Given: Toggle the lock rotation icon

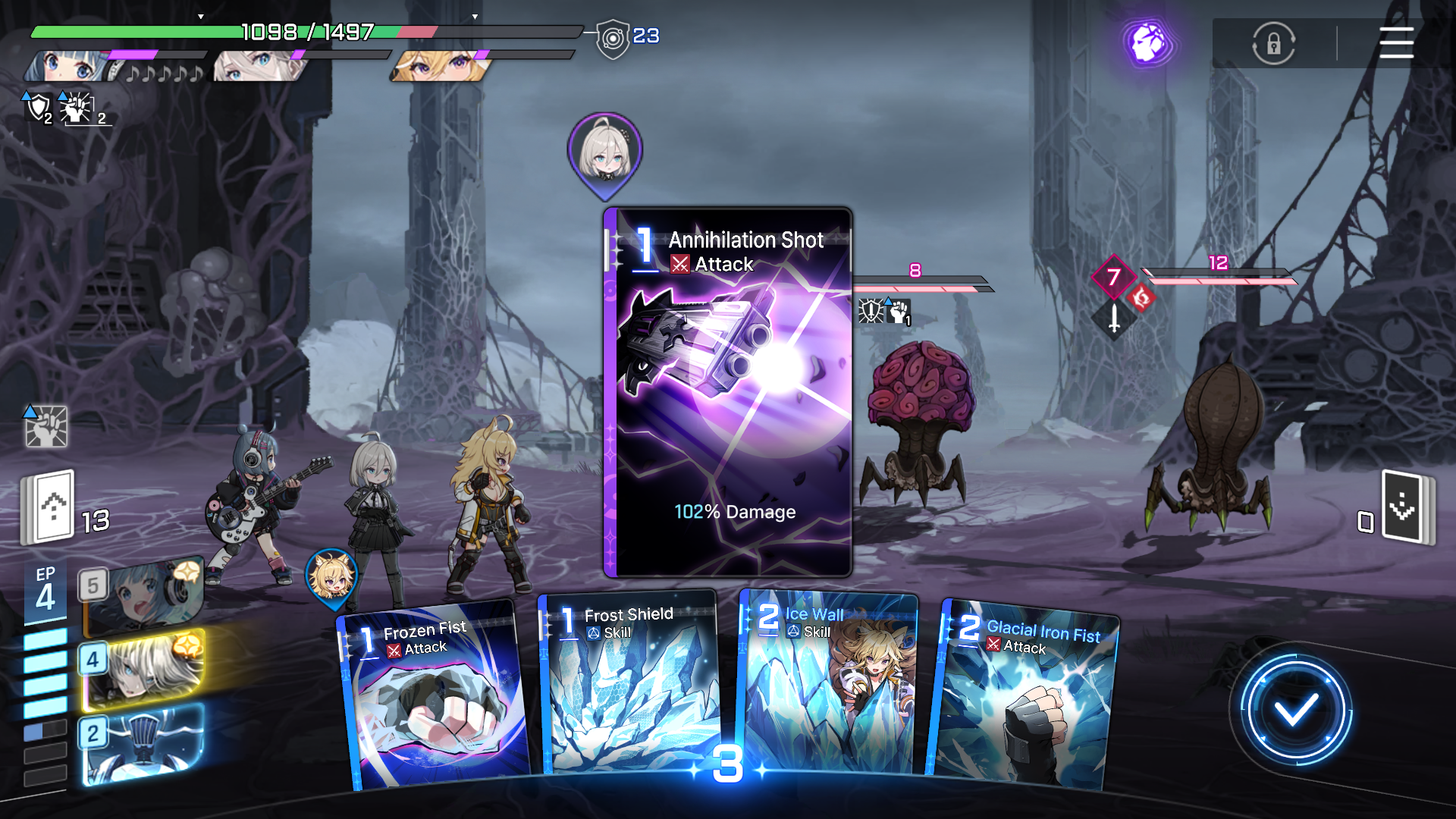Looking at the screenshot, I should click(1274, 43).
